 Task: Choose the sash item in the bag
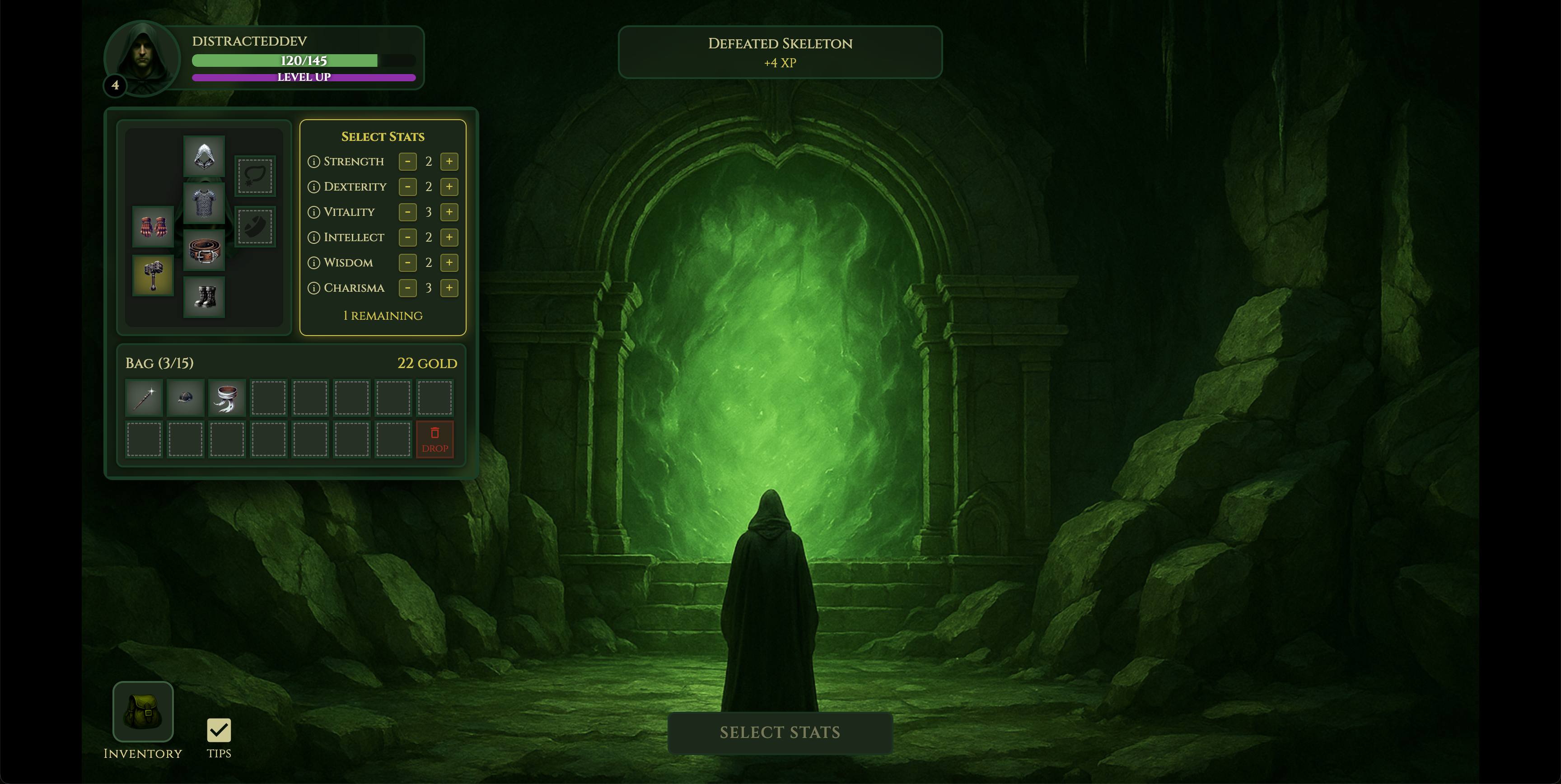tap(227, 398)
